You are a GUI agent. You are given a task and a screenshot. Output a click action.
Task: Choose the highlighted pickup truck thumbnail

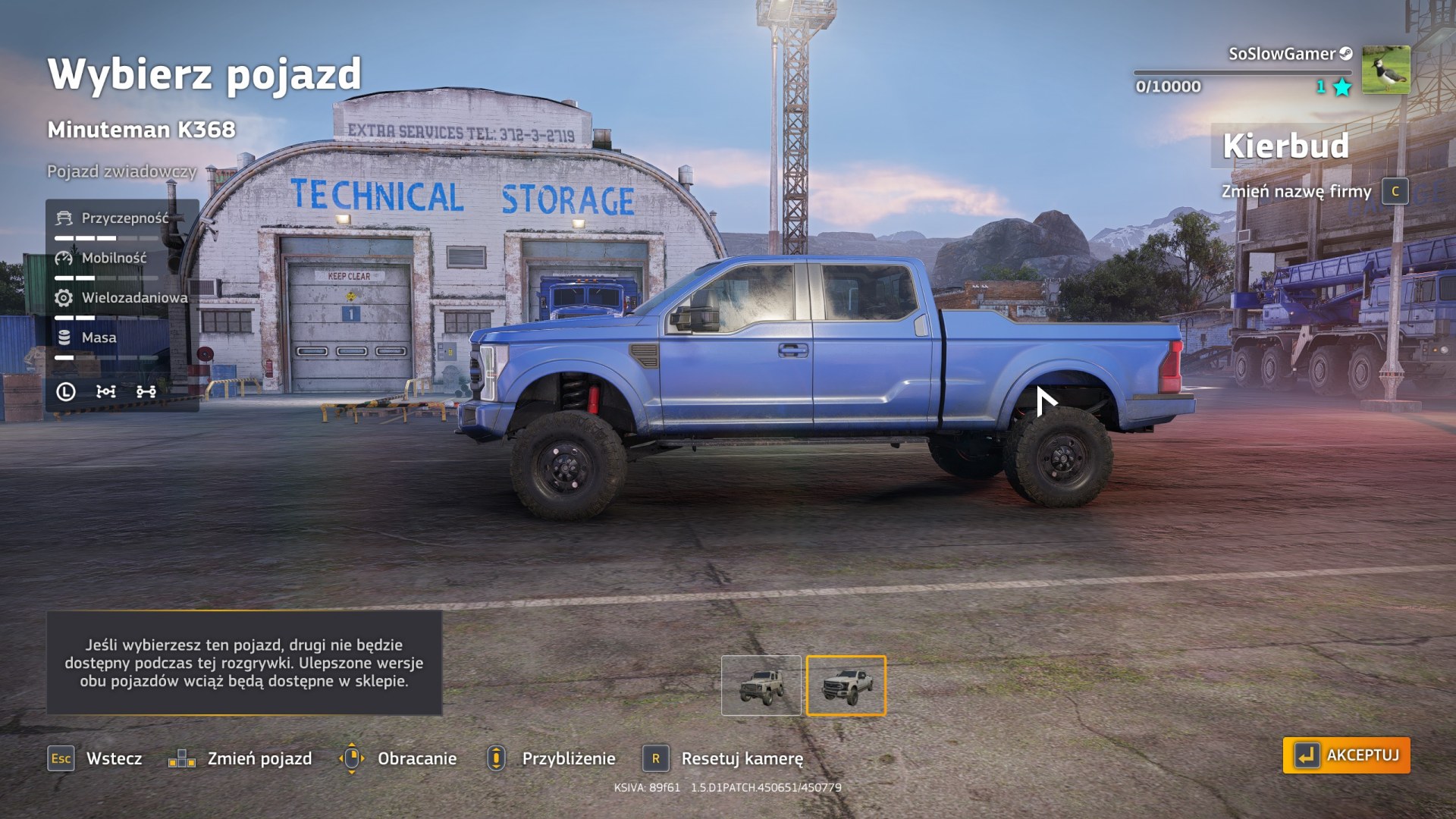846,686
